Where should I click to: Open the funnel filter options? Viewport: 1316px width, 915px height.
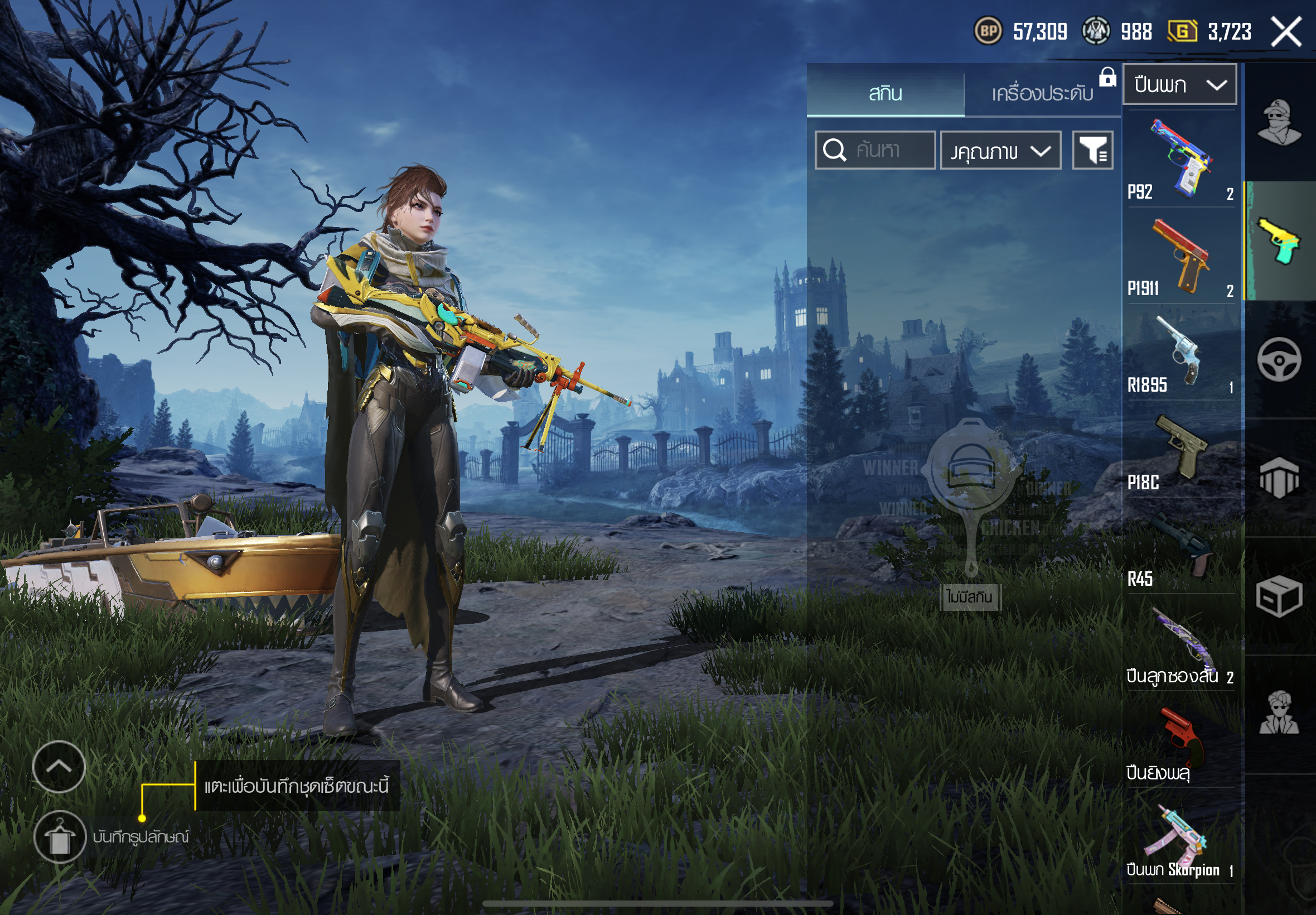[x=1092, y=151]
